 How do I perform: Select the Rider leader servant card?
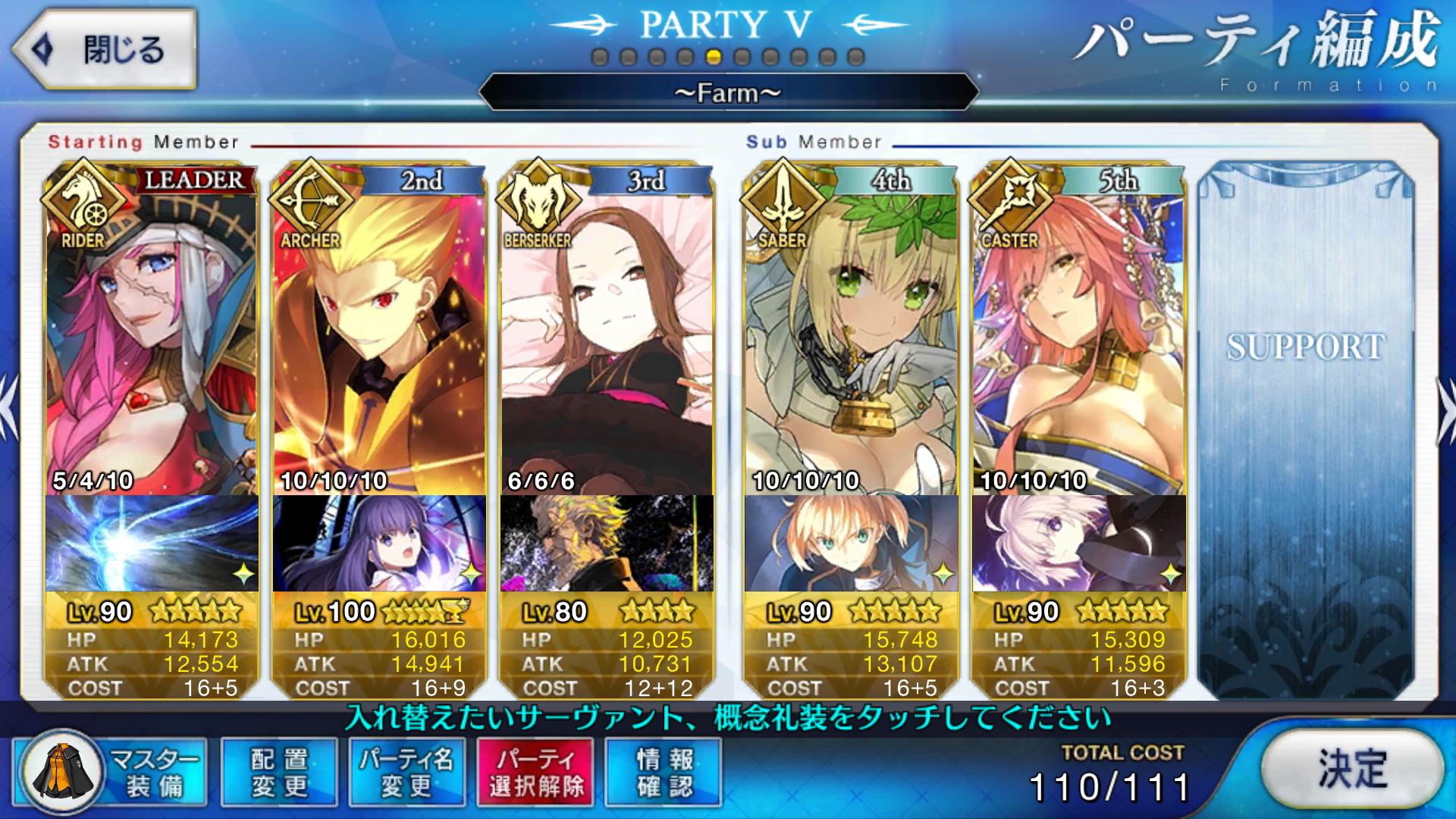tap(152, 334)
